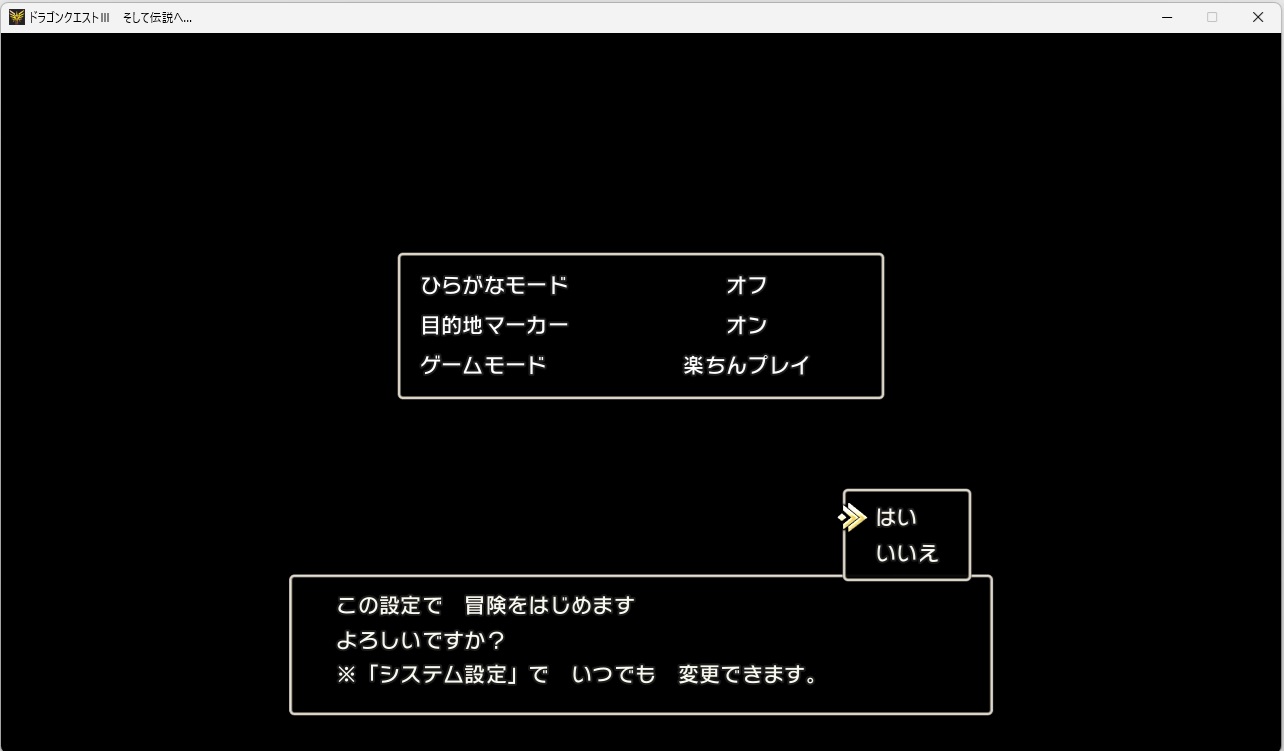Click the settings summary panel border
This screenshot has height=751, width=1284.
click(641, 254)
